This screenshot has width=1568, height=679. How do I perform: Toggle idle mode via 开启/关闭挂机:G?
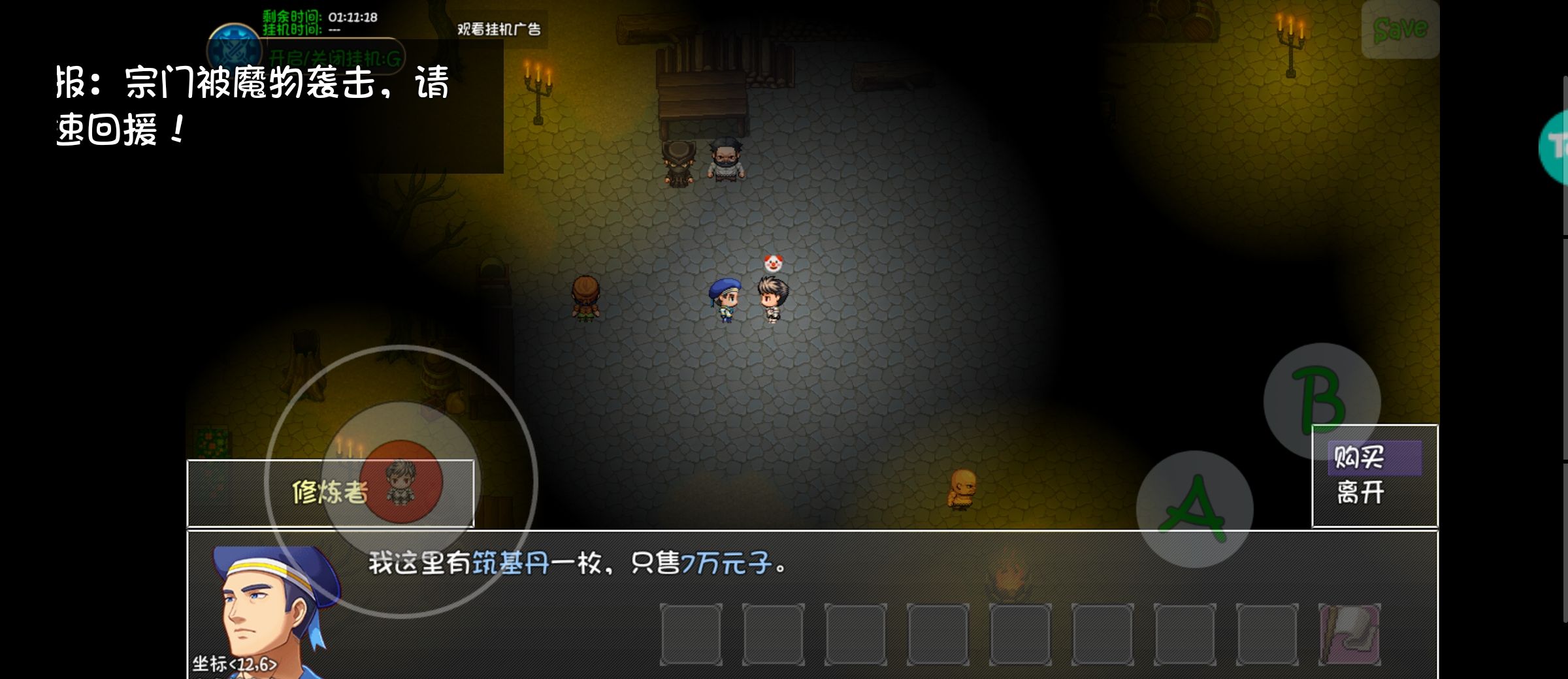335,57
